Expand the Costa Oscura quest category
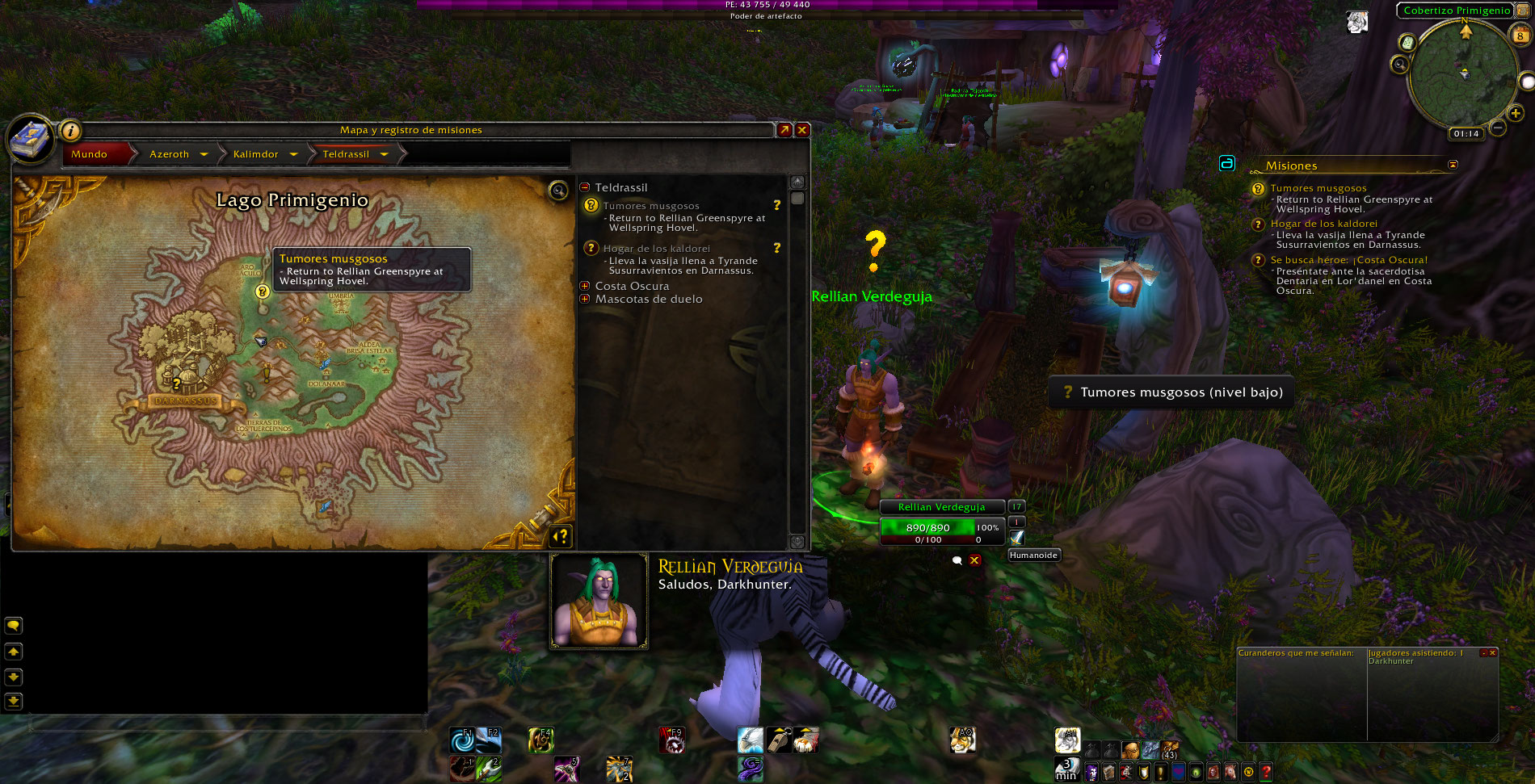The width and height of the screenshot is (1535, 784). pyautogui.click(x=585, y=286)
